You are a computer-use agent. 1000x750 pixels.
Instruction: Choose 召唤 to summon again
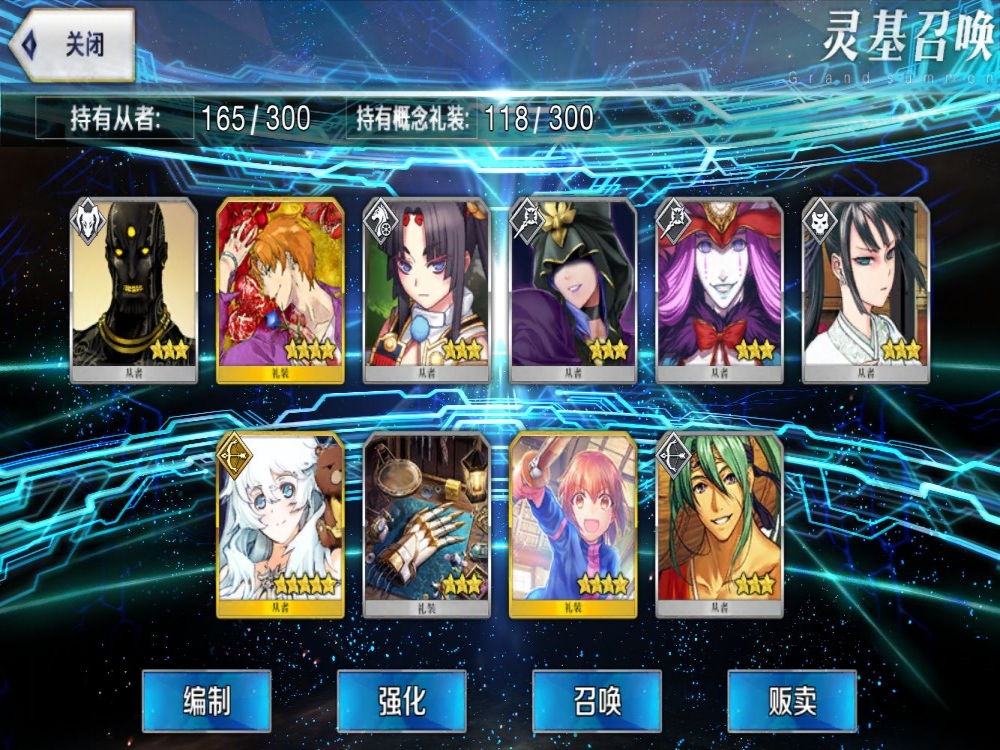tap(596, 701)
